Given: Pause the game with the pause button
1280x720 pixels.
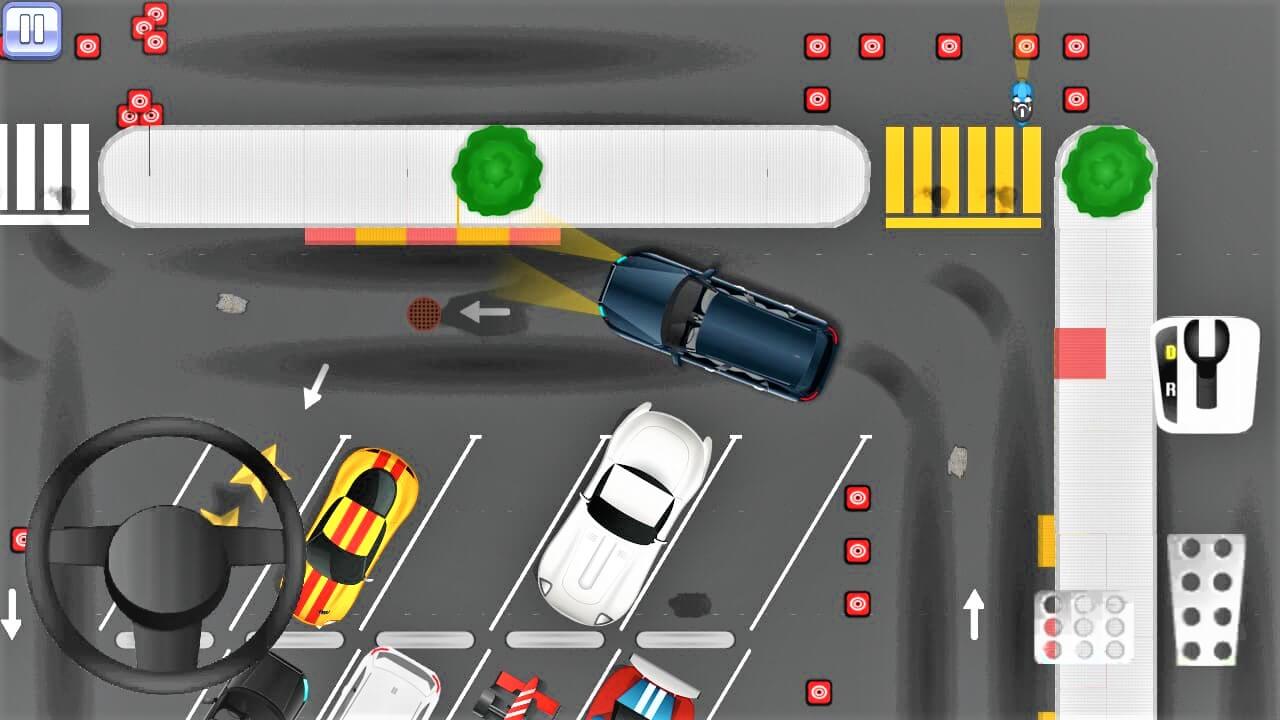Looking at the screenshot, I should (32, 29).
